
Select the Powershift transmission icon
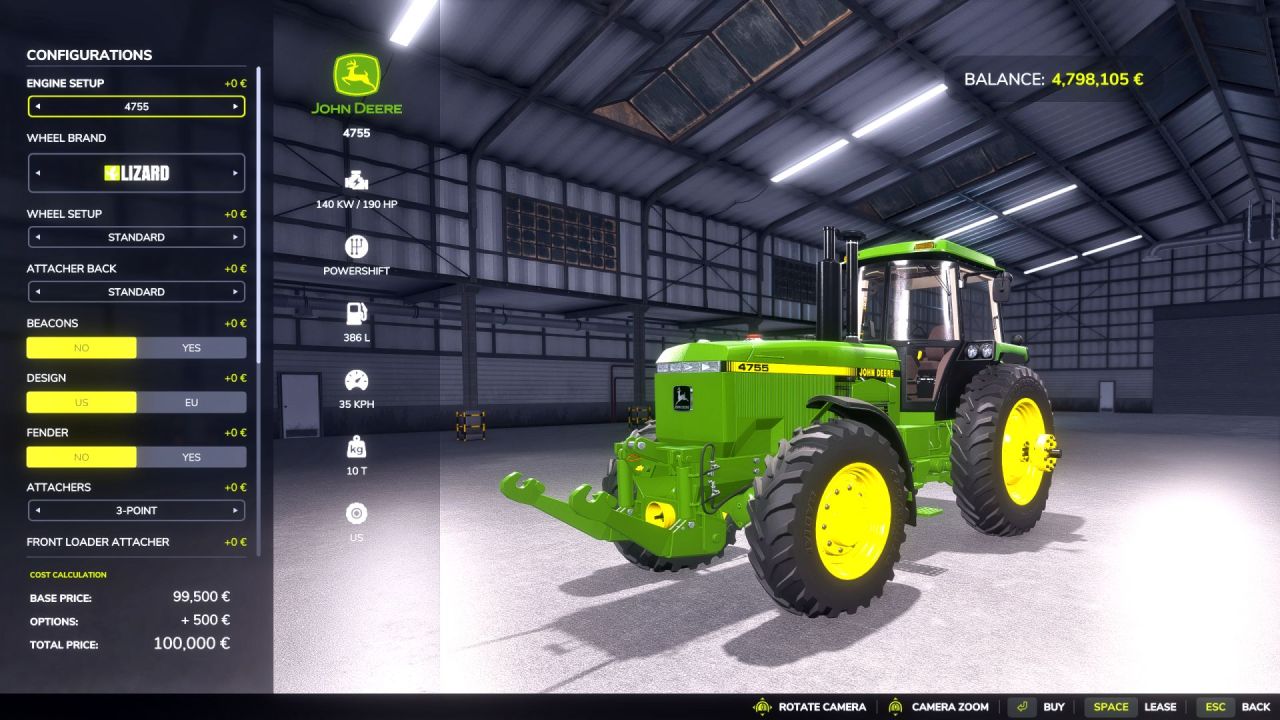356,246
